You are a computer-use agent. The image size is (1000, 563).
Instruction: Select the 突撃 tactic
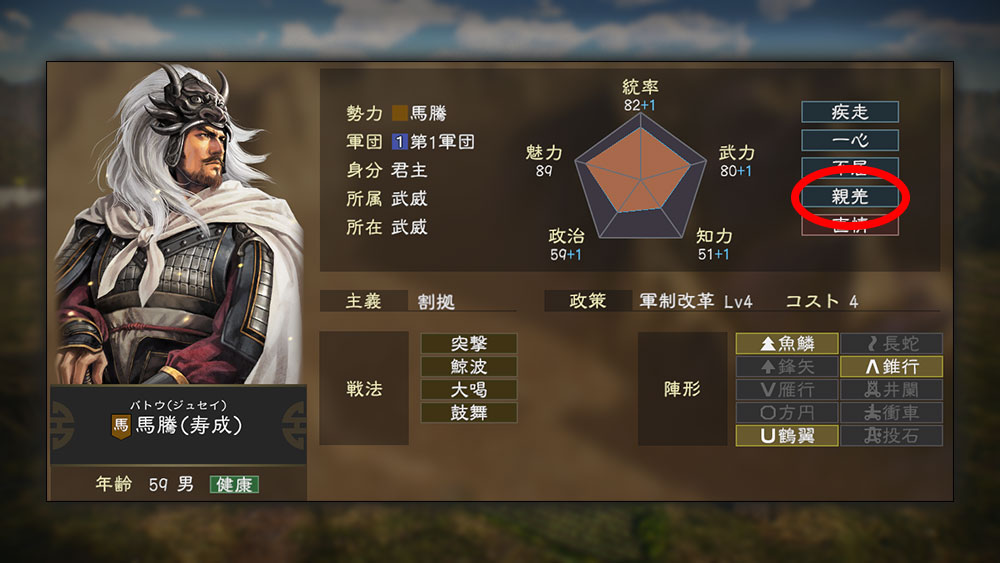pyautogui.click(x=469, y=344)
